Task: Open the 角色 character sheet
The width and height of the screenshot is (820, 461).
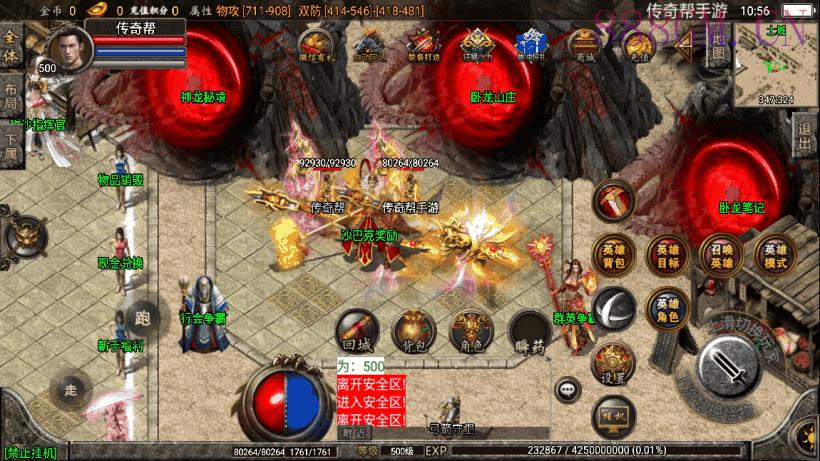Action: click(x=470, y=331)
